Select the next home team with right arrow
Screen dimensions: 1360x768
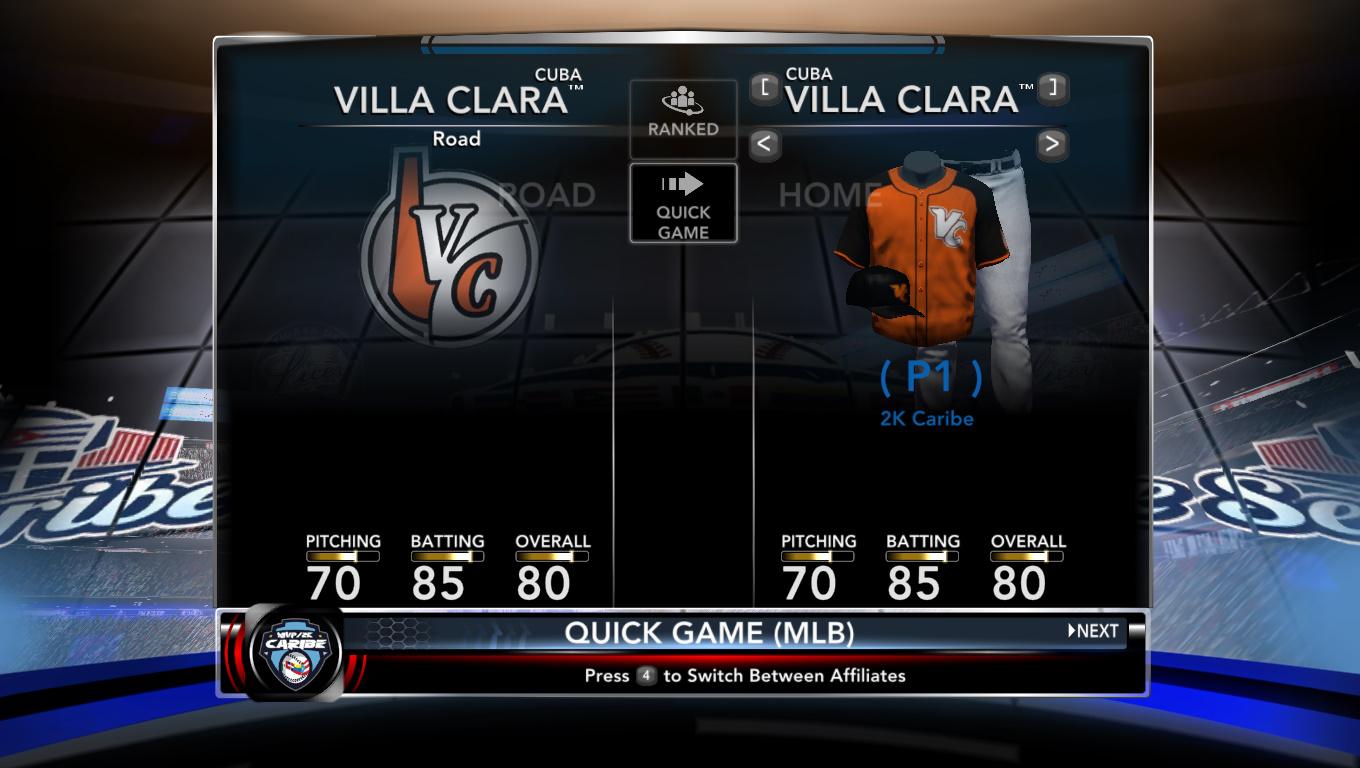pyautogui.click(x=1051, y=144)
